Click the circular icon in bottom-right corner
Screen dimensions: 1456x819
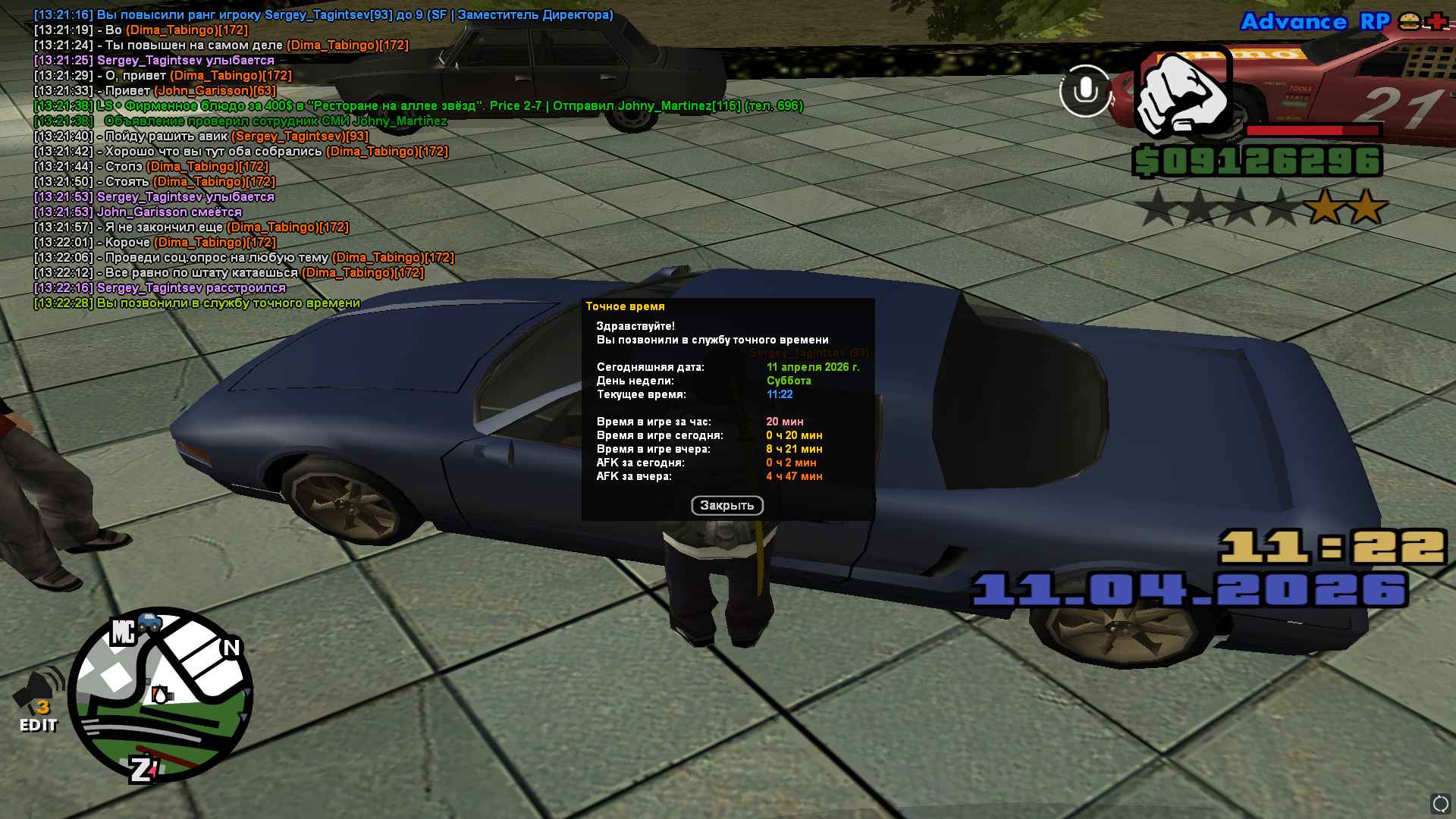(x=1439, y=803)
